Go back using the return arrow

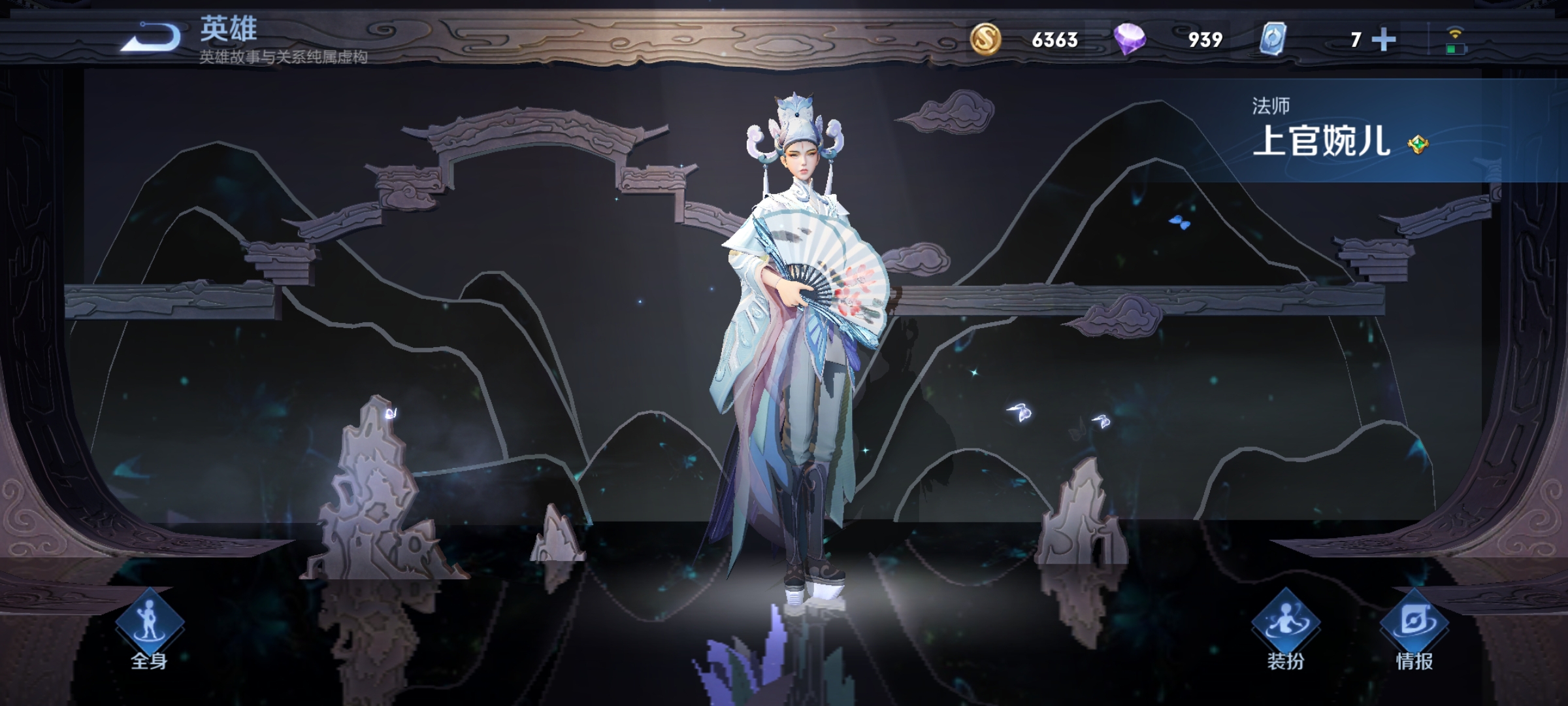coord(152,37)
